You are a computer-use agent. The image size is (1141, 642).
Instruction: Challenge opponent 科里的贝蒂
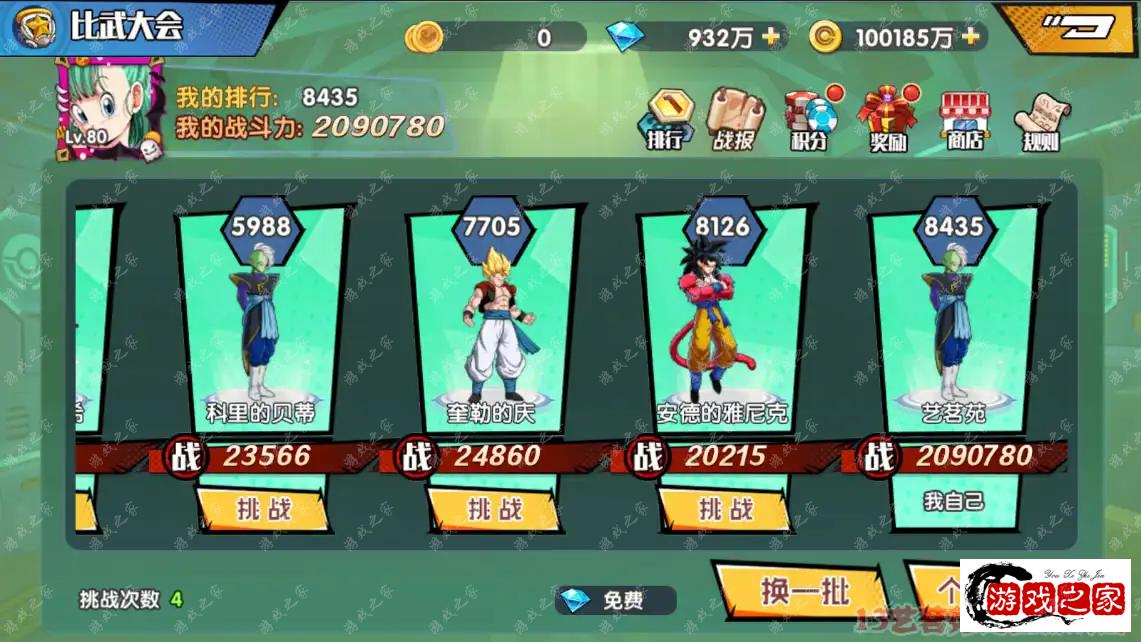coord(263,509)
